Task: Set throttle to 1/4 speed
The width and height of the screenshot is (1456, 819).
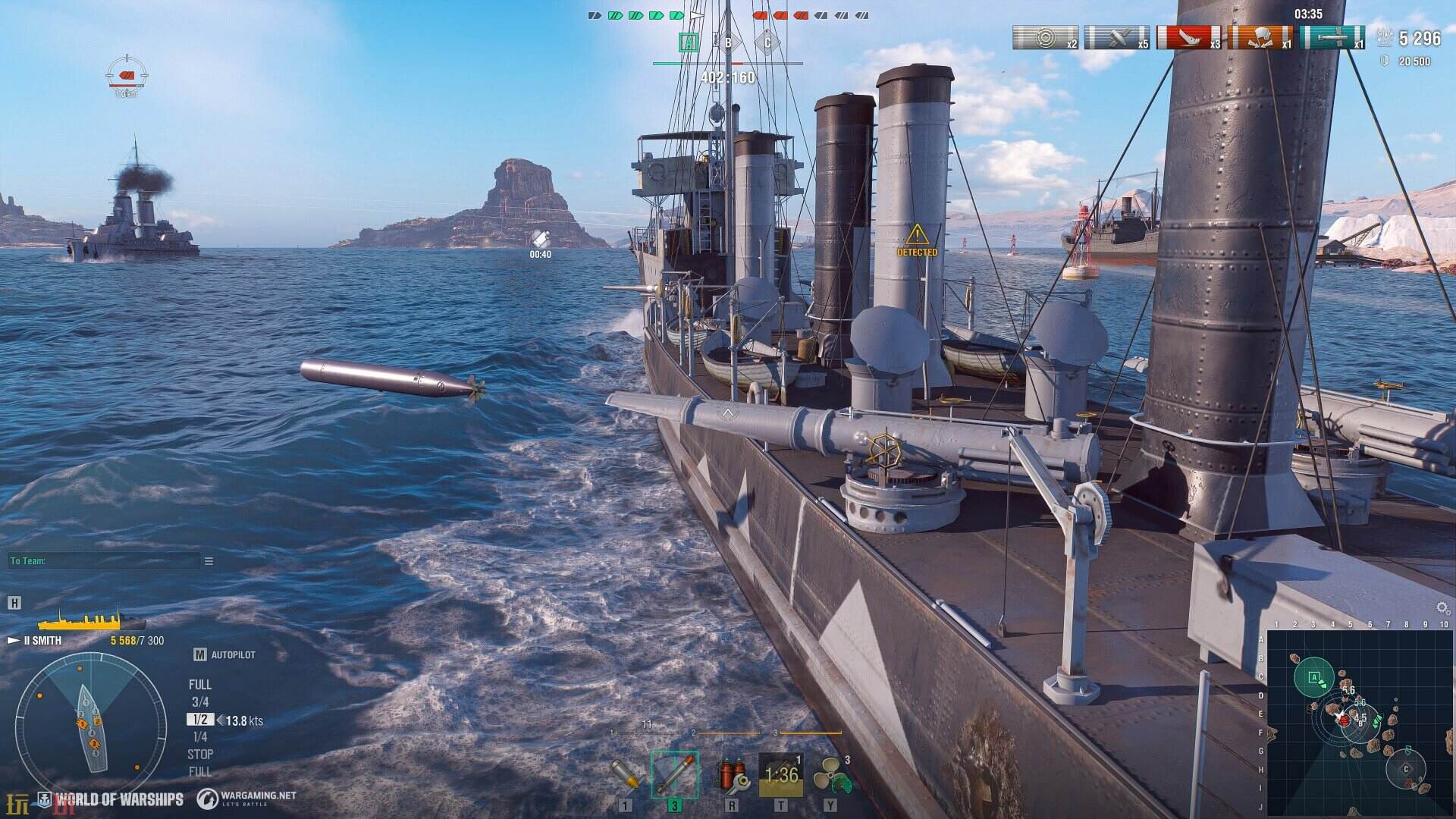Action: tap(200, 737)
